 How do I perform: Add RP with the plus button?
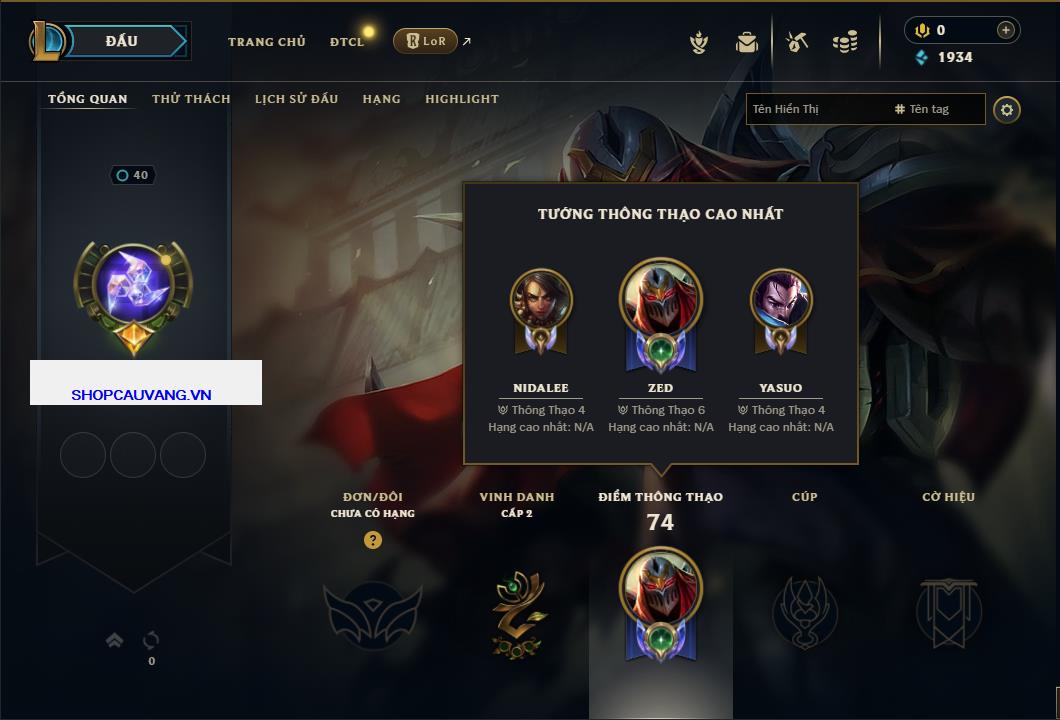[1006, 30]
